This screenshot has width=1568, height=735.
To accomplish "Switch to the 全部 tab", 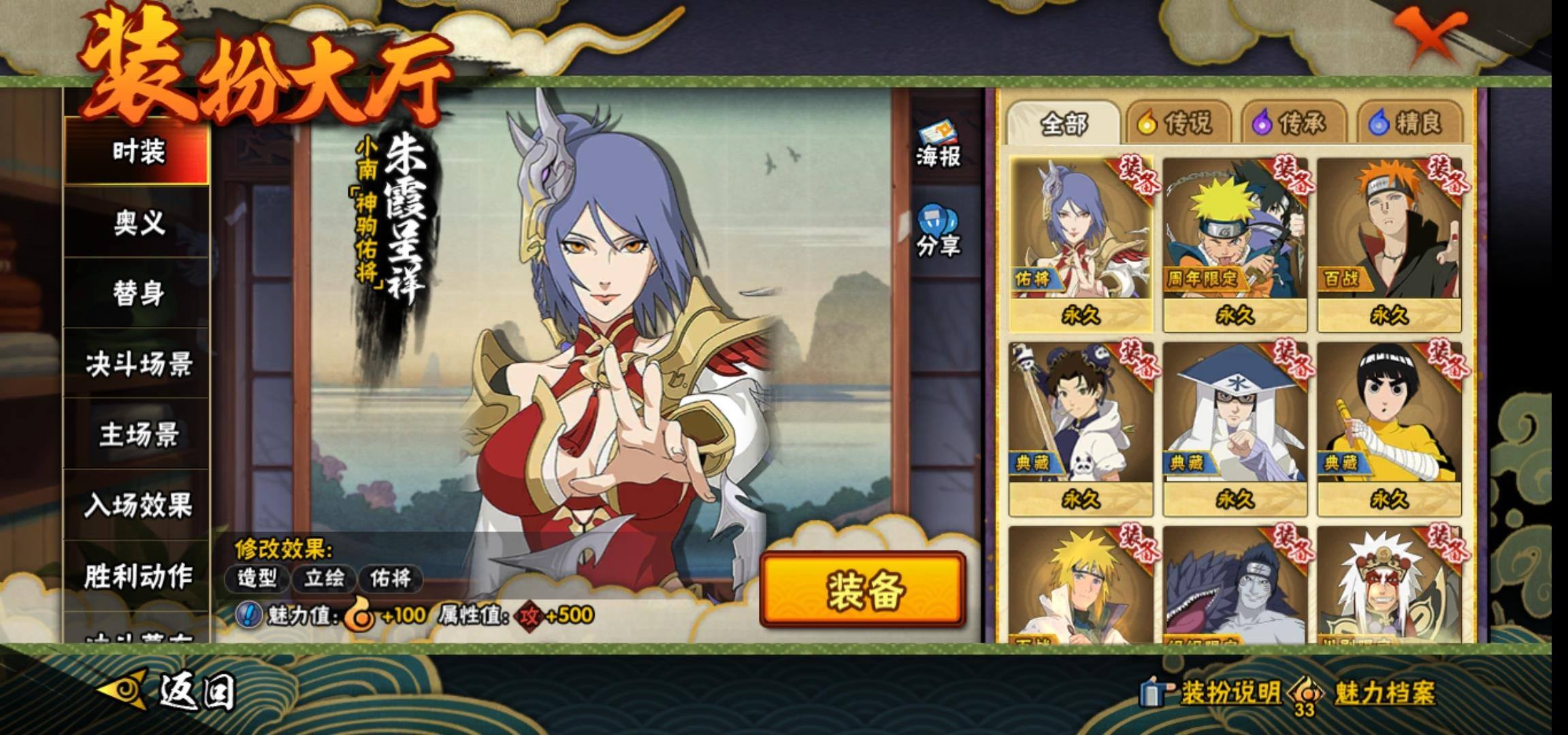I will 1063,123.
